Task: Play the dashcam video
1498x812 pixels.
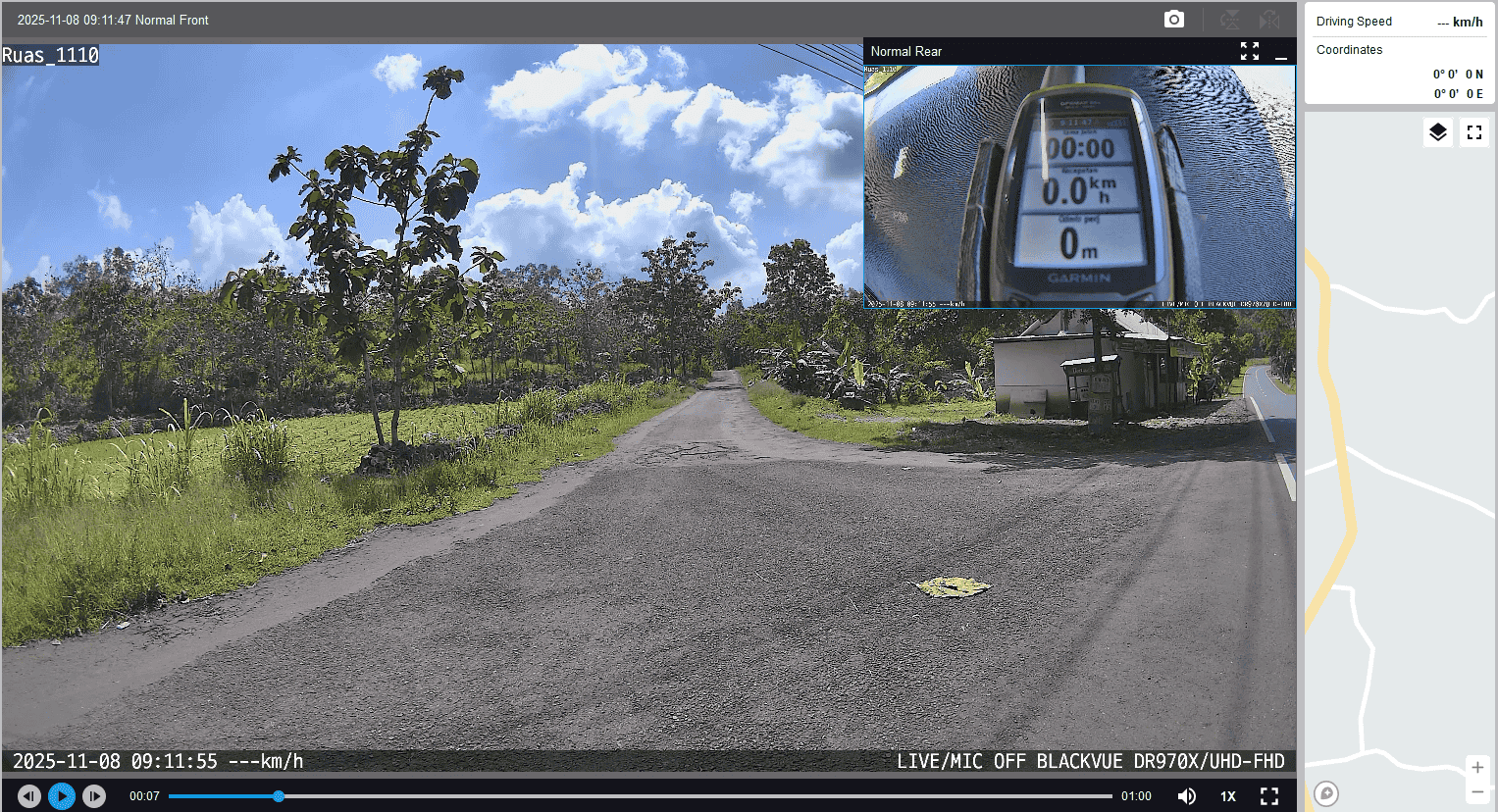Action: click(x=62, y=796)
